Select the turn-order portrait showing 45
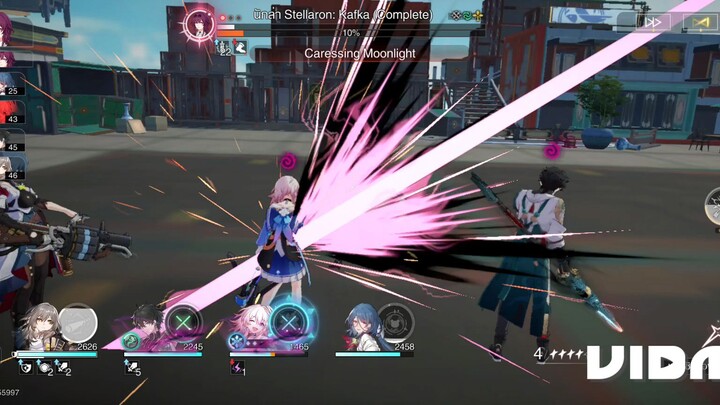Image resolution: width=720 pixels, height=405 pixels. [x=9, y=138]
